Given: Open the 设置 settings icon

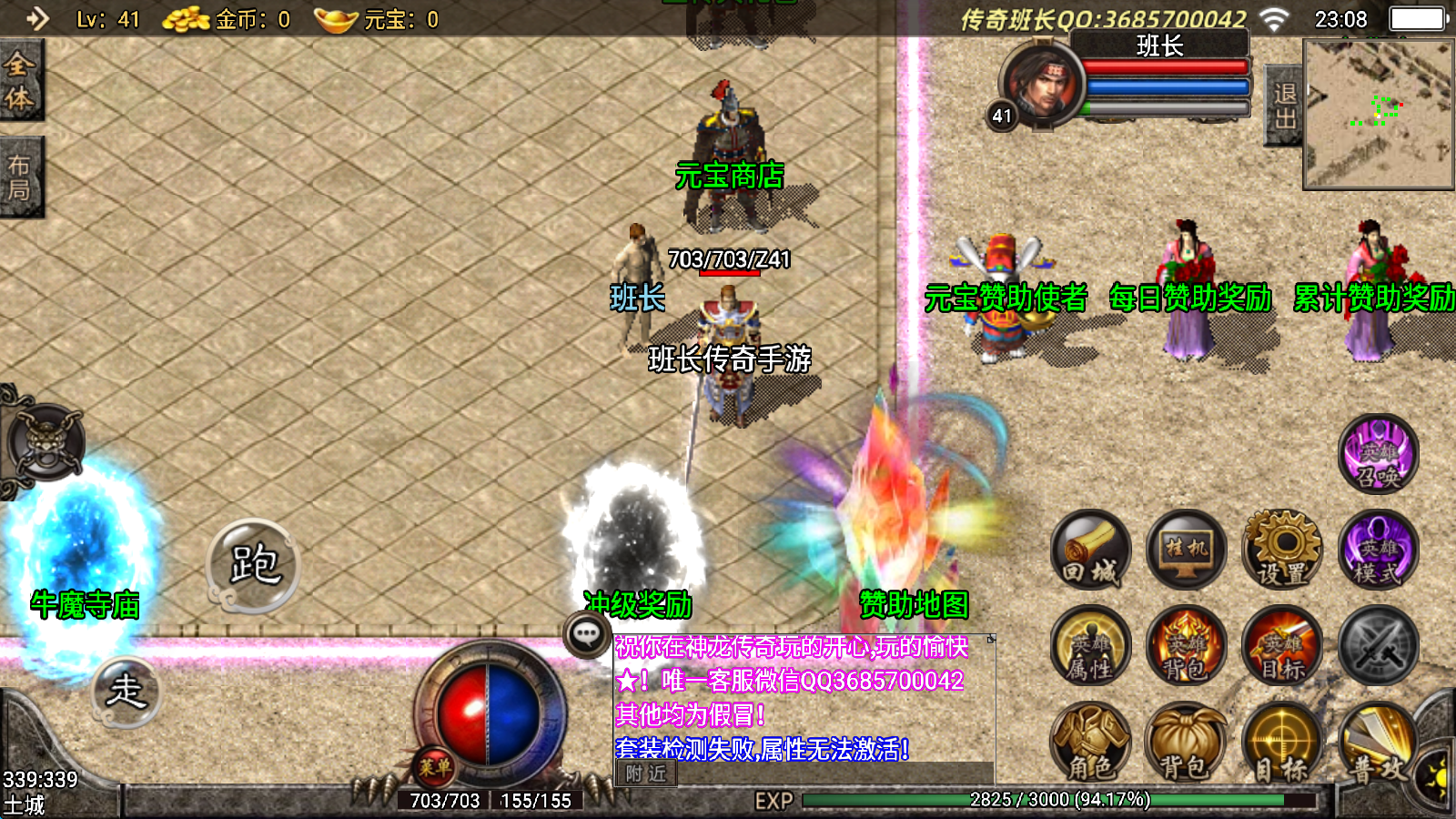Looking at the screenshot, I should (1280, 551).
